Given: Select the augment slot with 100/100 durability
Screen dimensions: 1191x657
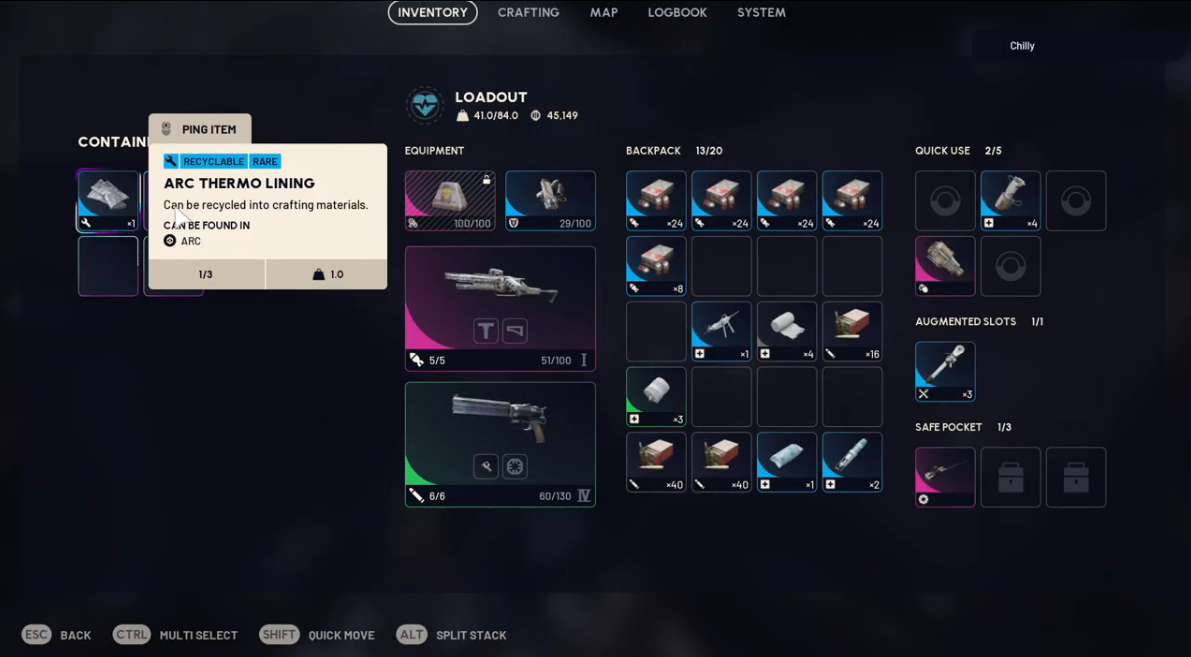Looking at the screenshot, I should click(x=449, y=200).
